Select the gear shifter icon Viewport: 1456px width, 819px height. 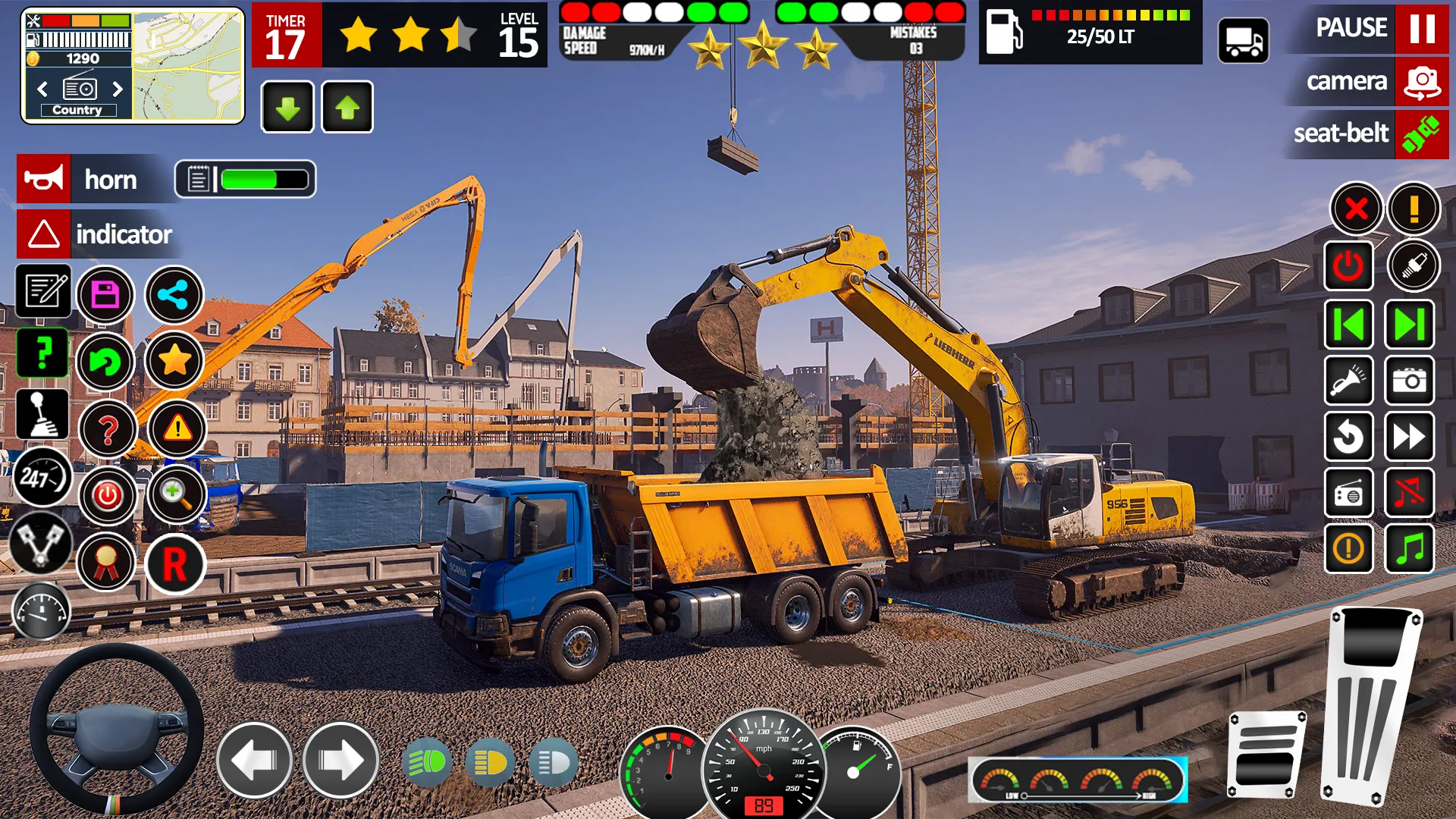[x=43, y=414]
